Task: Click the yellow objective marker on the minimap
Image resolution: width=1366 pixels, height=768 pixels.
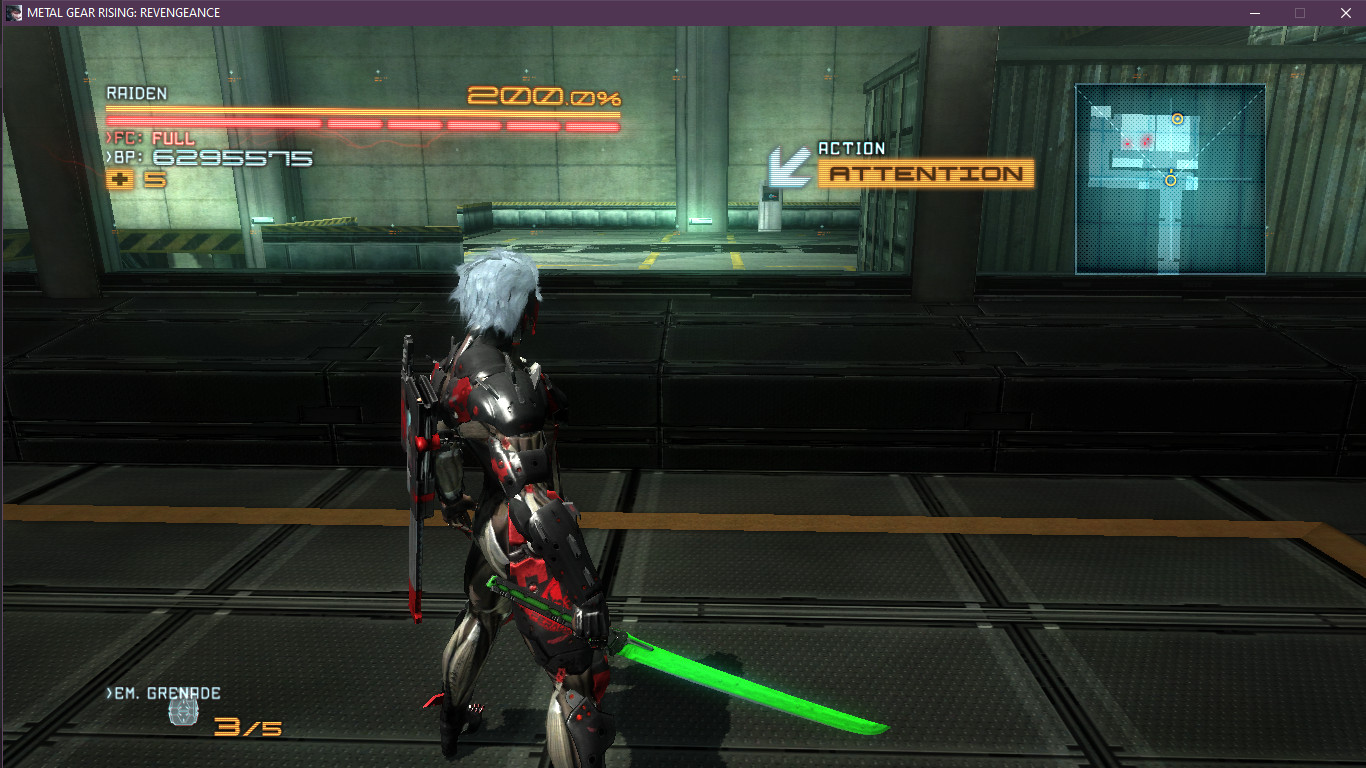Action: coord(1177,118)
